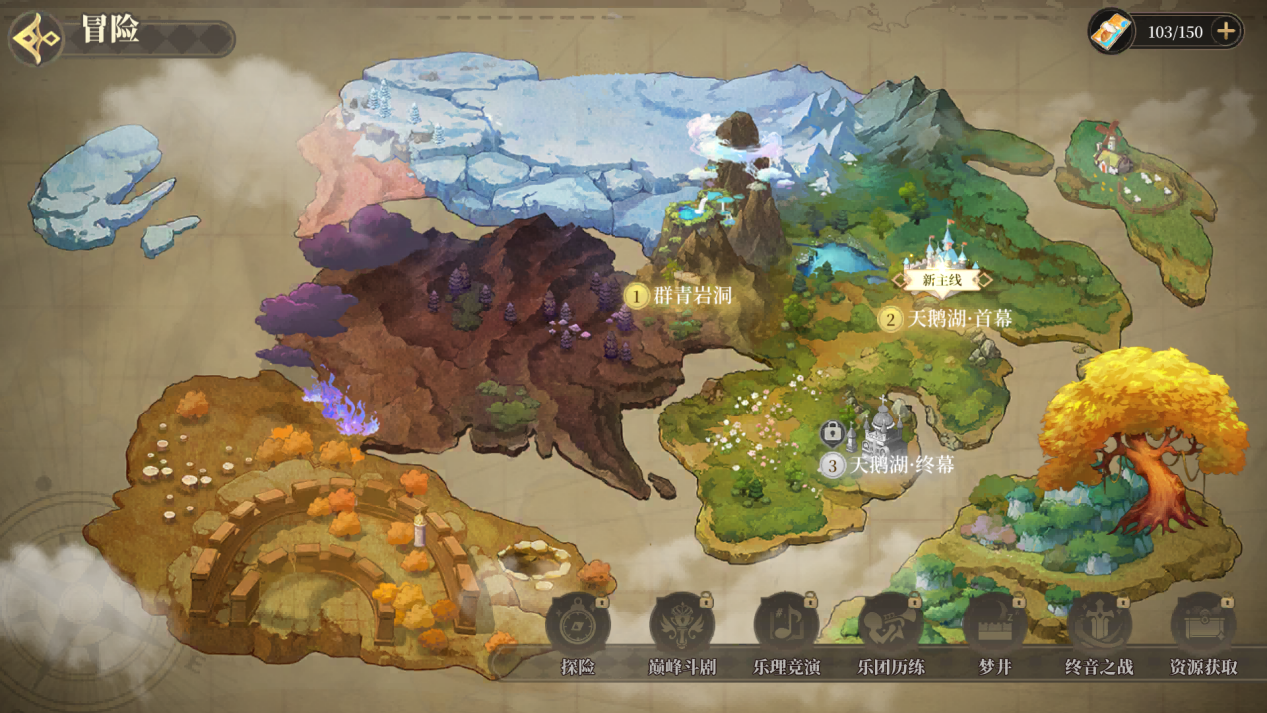Choose locked stage 天鹅湖·终幕

point(888,465)
